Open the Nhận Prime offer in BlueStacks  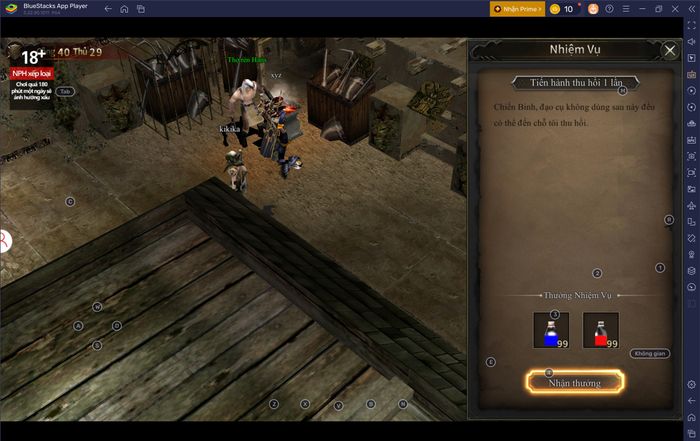click(x=517, y=9)
